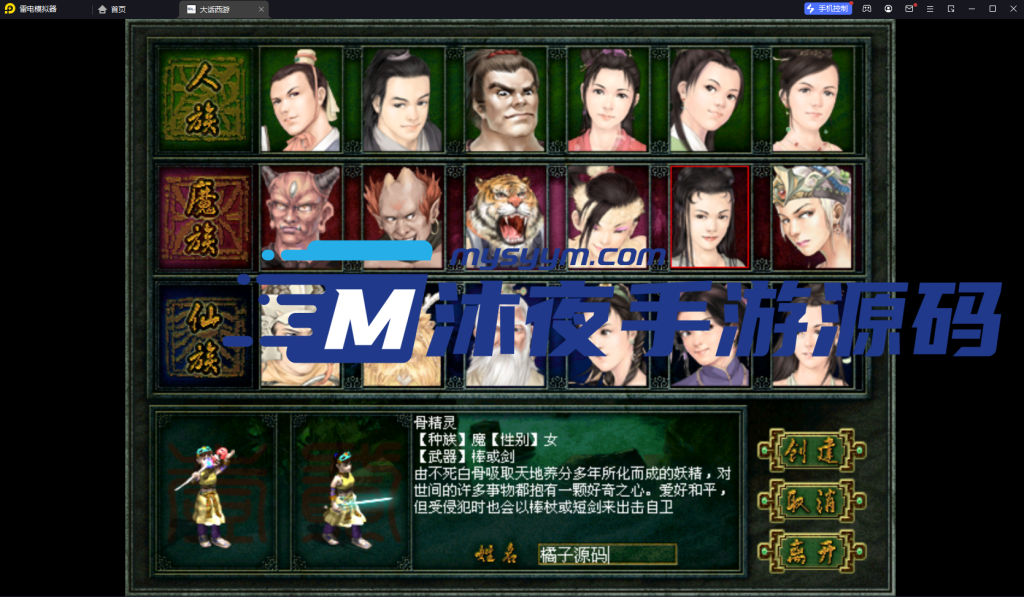Select the red horned demon portrait
This screenshot has width=1024, height=597.
(x=299, y=216)
